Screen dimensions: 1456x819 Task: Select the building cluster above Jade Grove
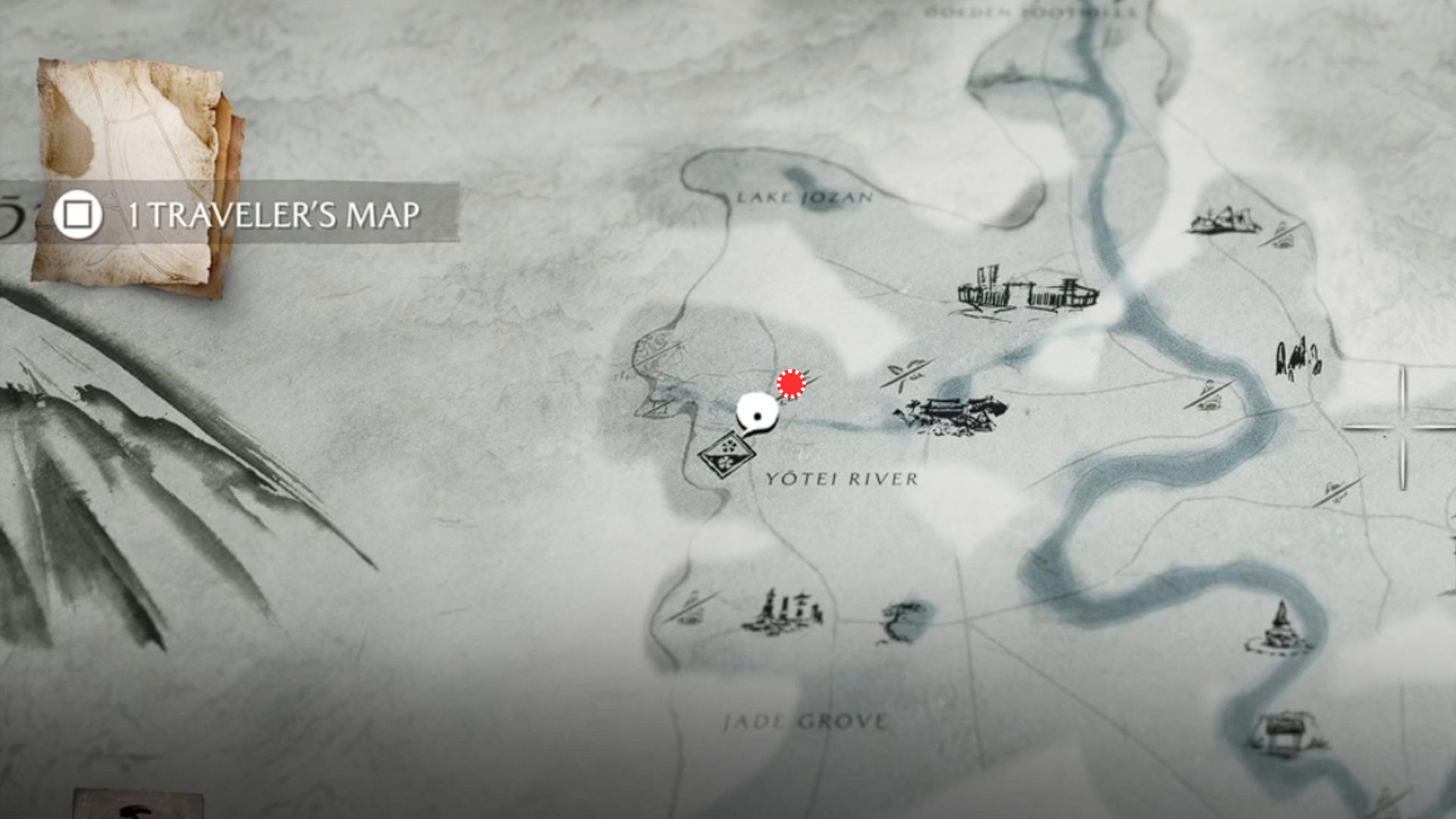[x=783, y=613]
